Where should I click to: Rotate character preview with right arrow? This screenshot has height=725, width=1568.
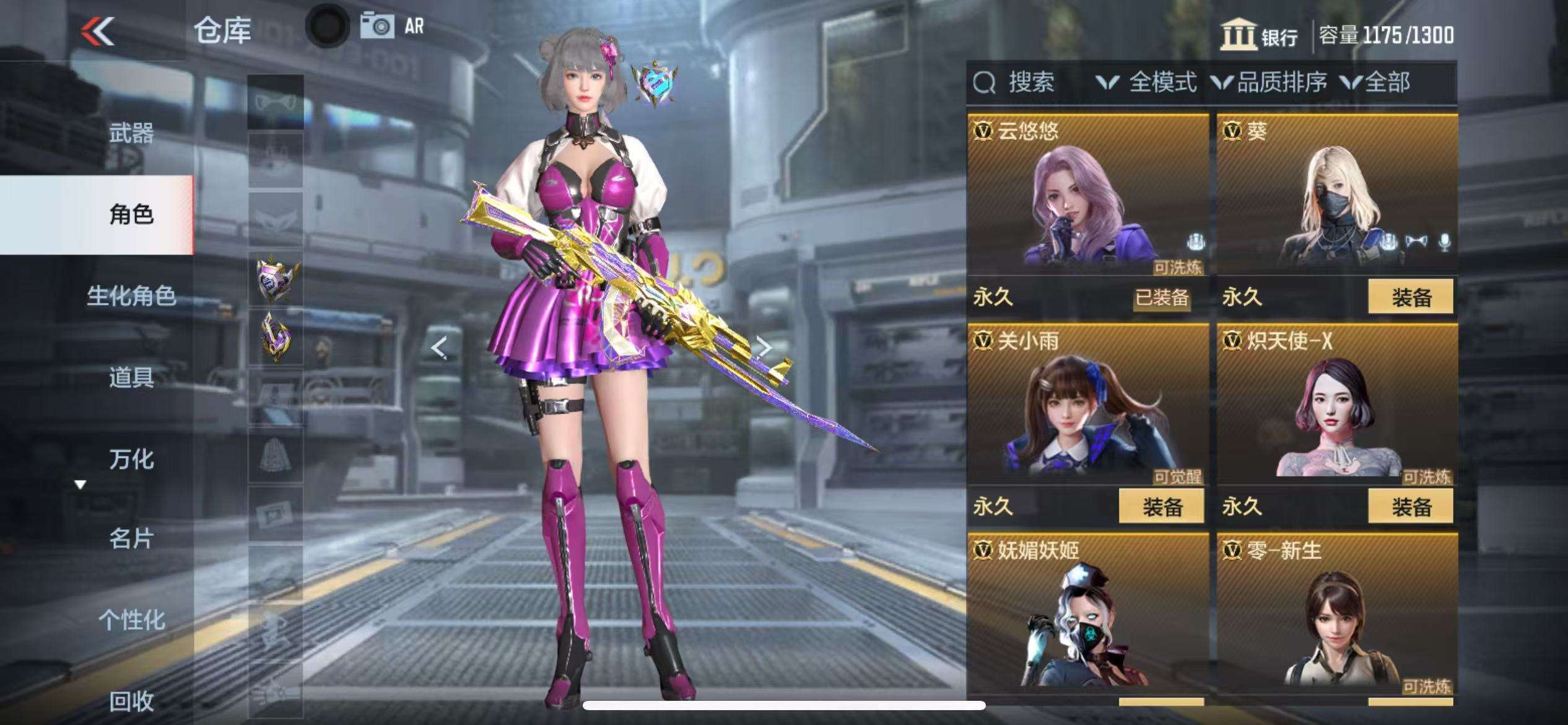(x=765, y=347)
